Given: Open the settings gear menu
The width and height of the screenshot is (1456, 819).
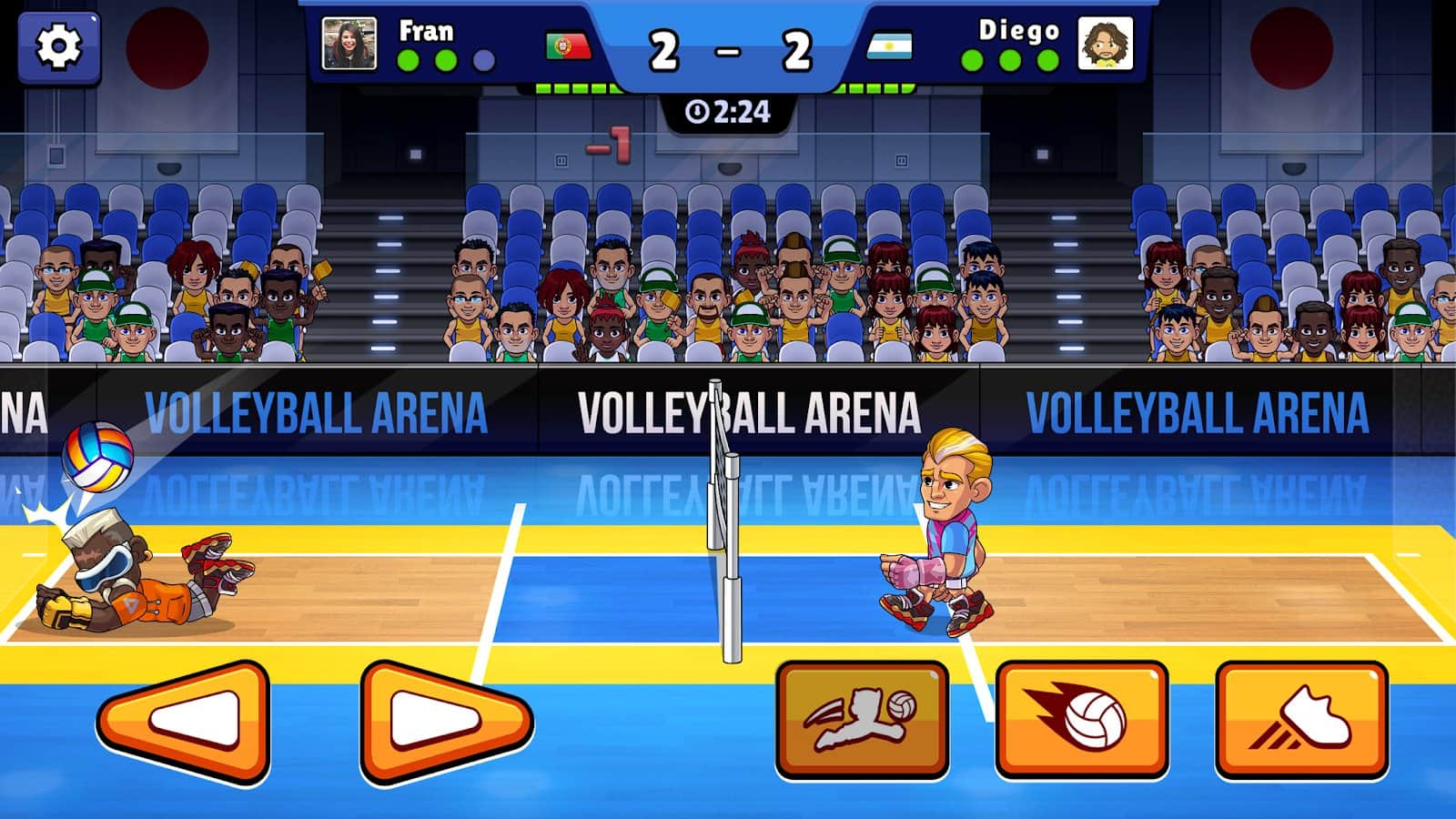Looking at the screenshot, I should point(60,49).
